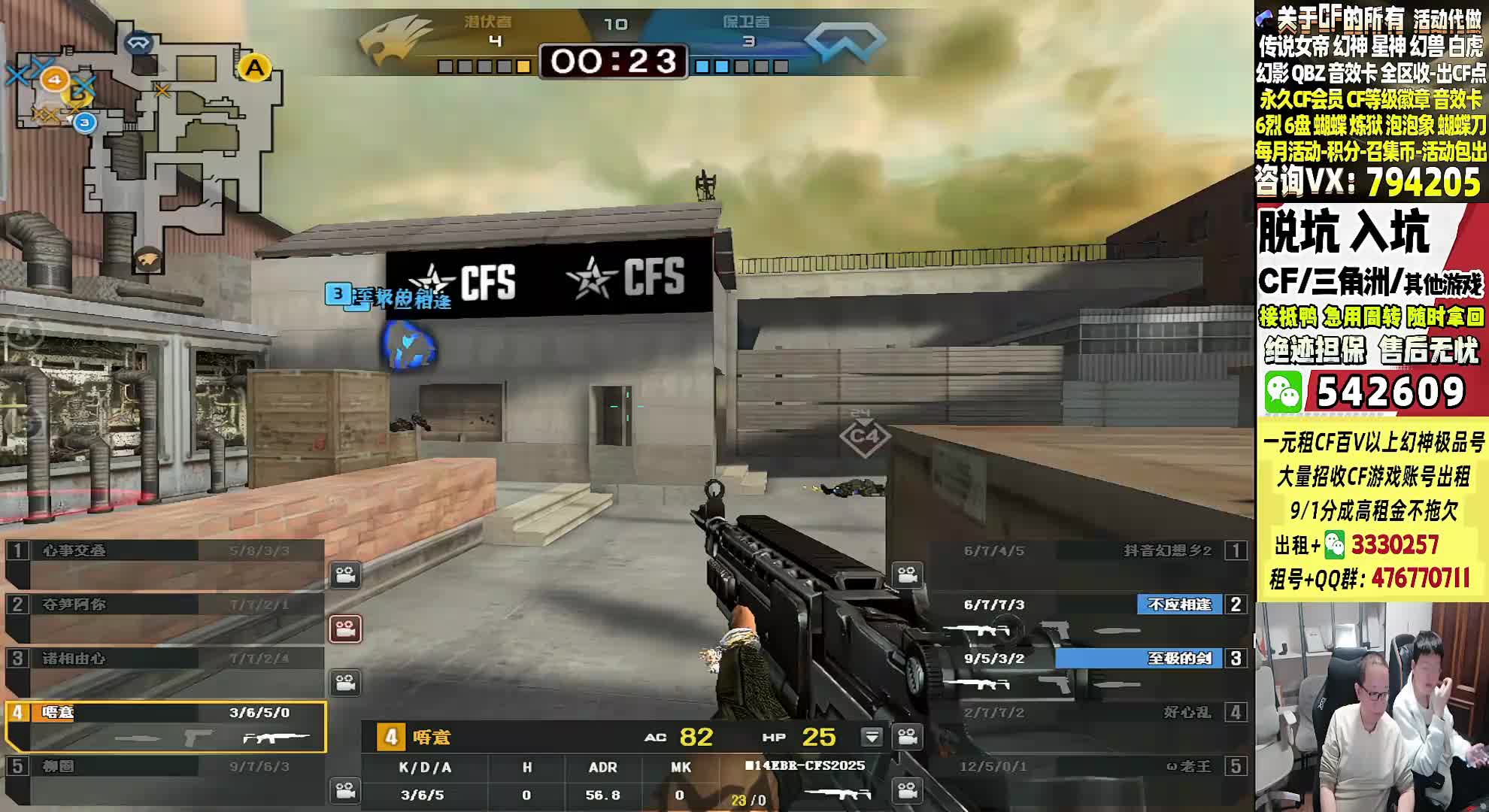Screen dimensions: 1489x812
Task: Click bomb site A marker on the minimap
Action: (255, 68)
